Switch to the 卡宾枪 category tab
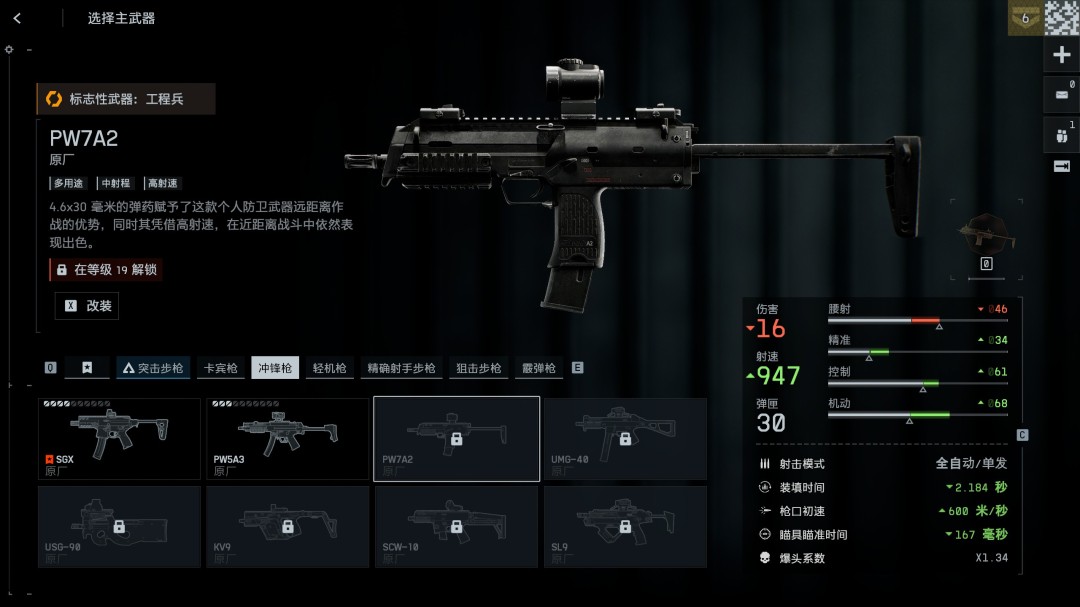The height and width of the screenshot is (607, 1080). (220, 368)
